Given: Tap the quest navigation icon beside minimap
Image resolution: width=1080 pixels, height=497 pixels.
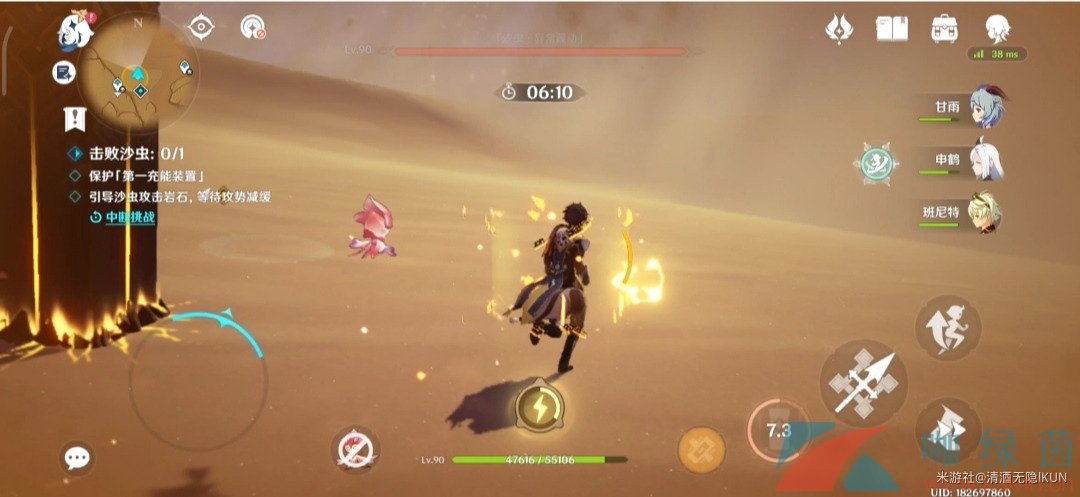Looking at the screenshot, I should pos(66,72).
